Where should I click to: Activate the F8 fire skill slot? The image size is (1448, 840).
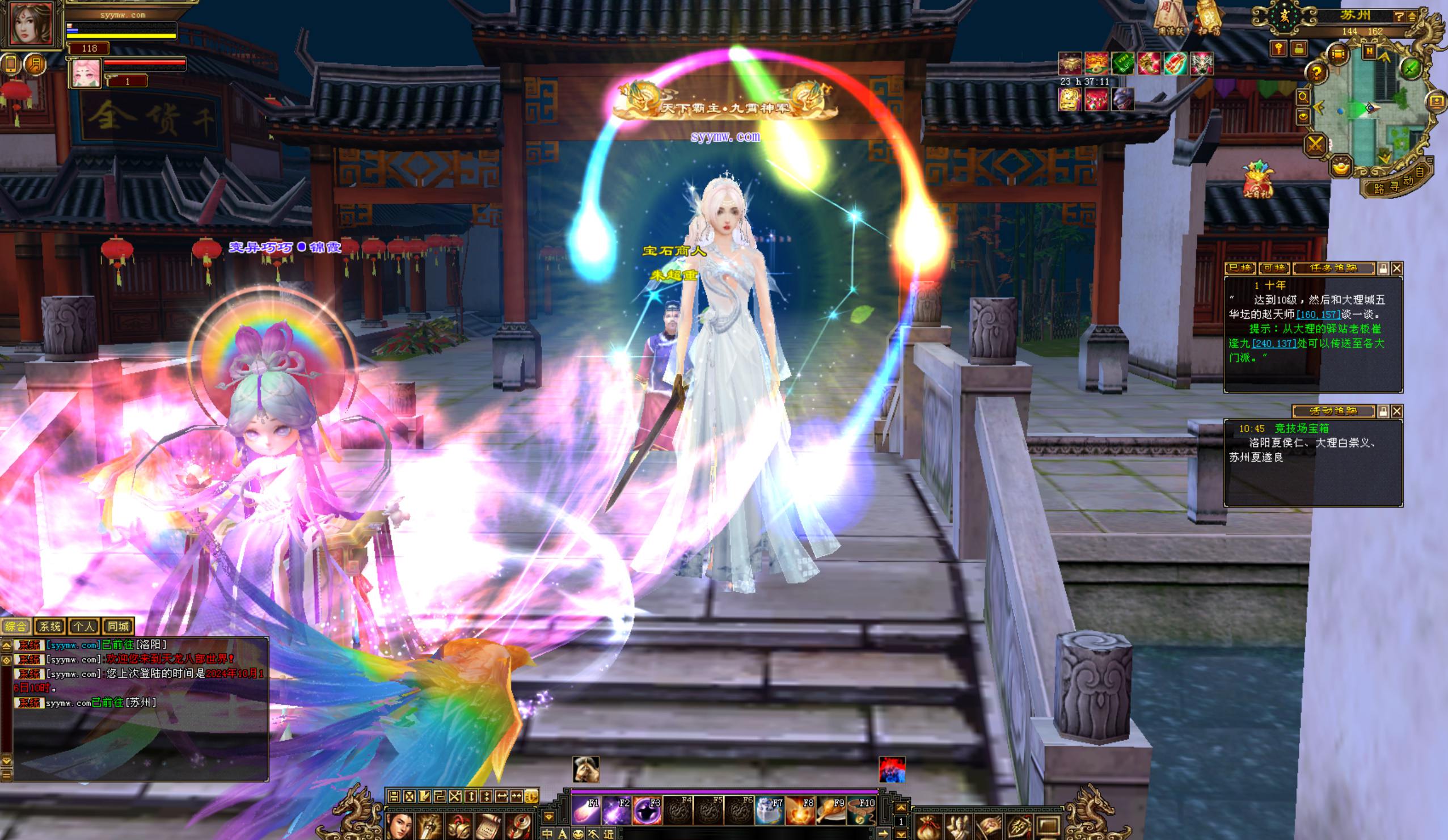(x=800, y=810)
